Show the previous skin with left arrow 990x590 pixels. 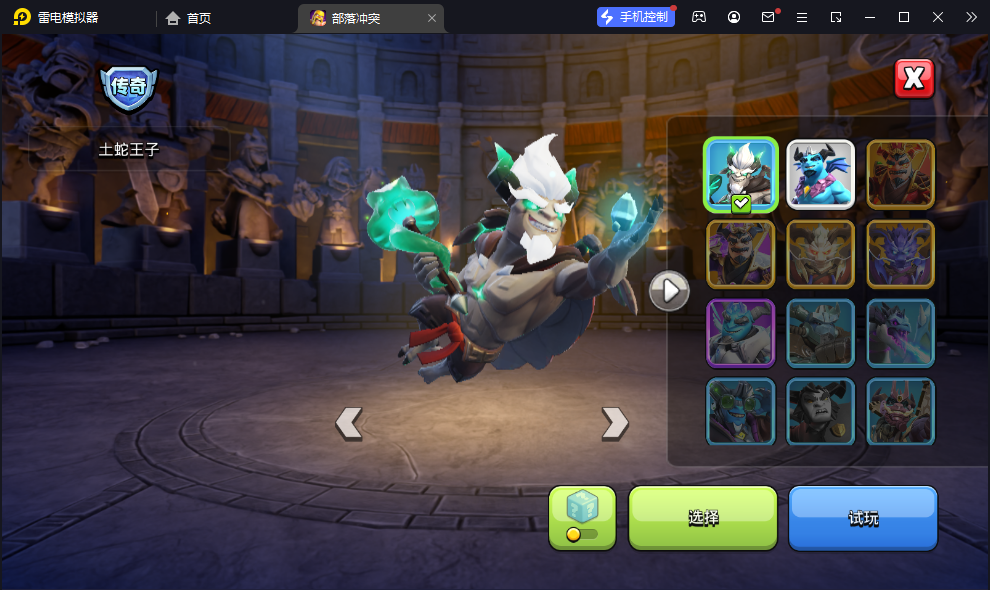348,424
